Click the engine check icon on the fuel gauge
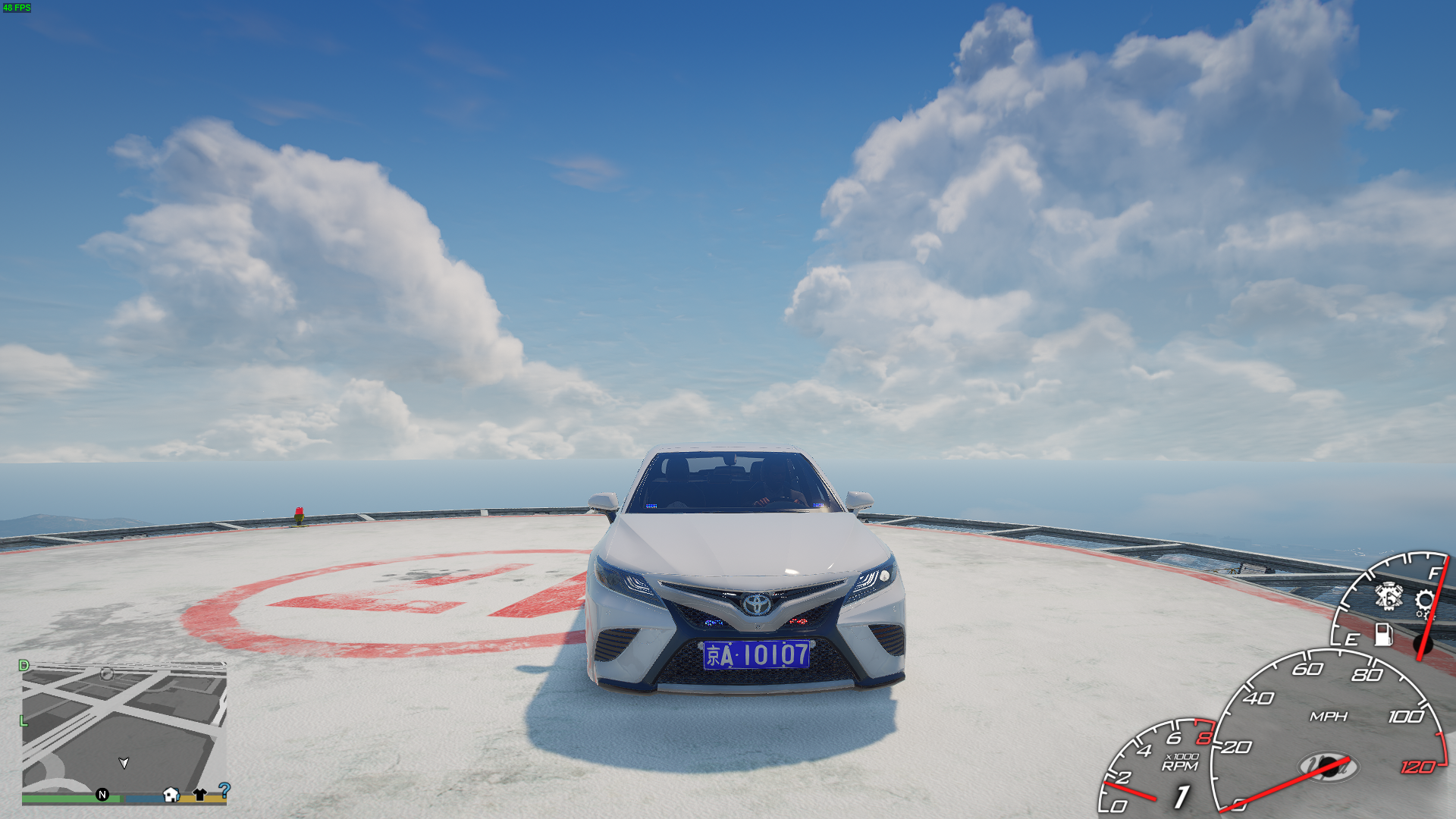The height and width of the screenshot is (819, 1456). pyautogui.click(x=1388, y=597)
